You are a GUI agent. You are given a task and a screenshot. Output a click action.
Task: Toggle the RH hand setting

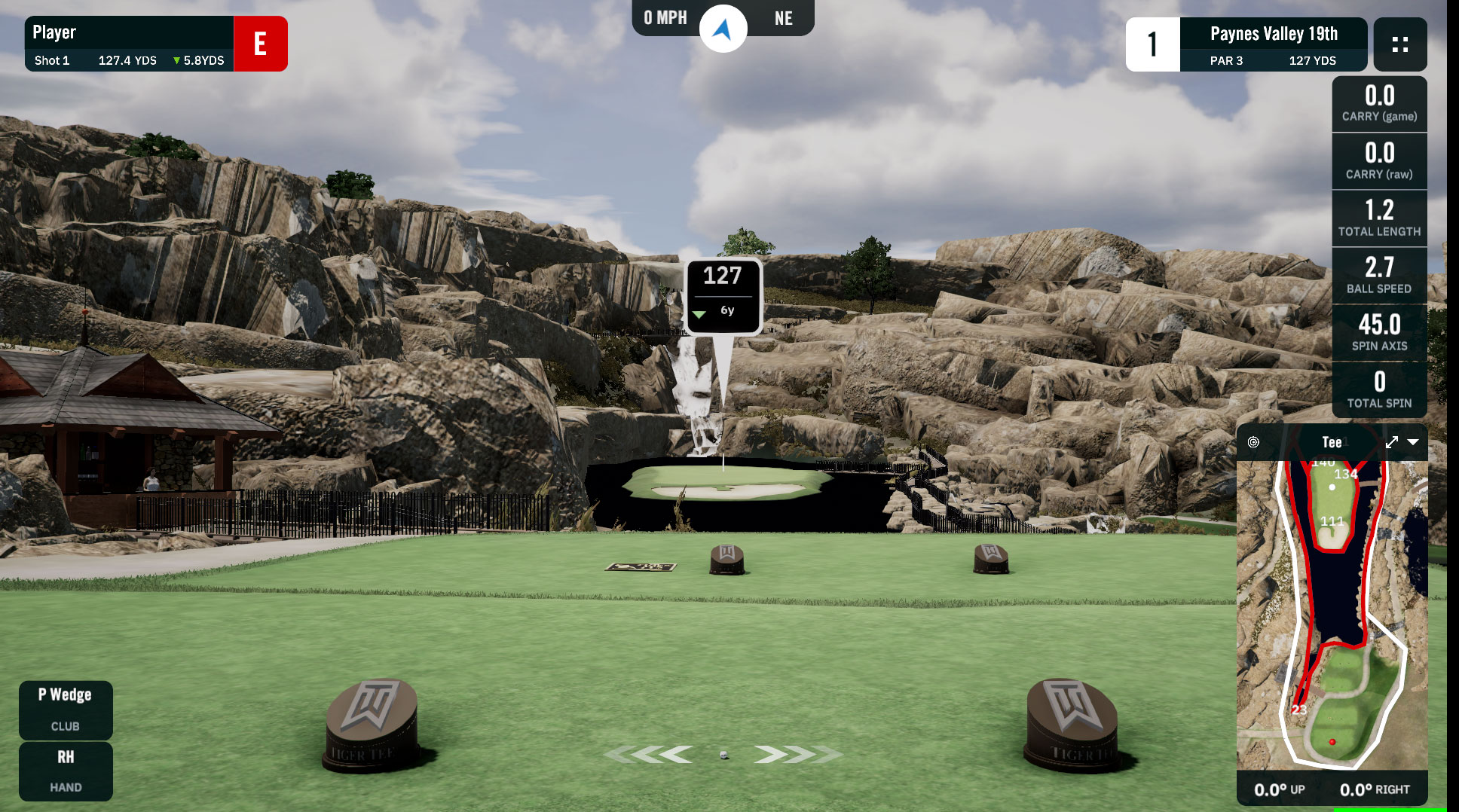[x=66, y=771]
